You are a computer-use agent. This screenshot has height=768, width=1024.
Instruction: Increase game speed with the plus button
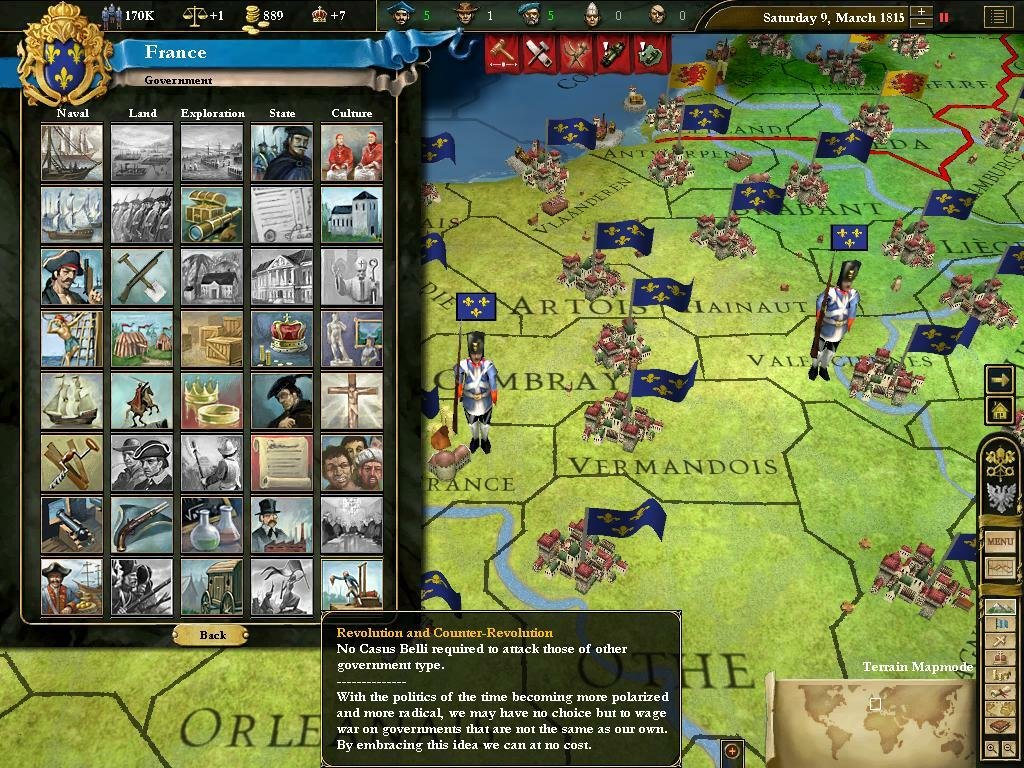coord(920,12)
